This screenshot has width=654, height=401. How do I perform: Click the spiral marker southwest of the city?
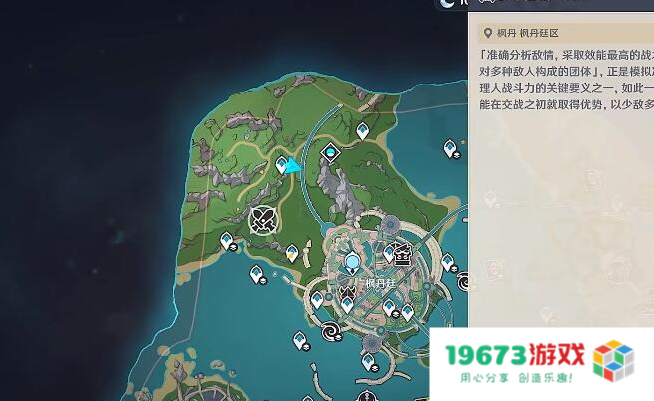click(x=329, y=329)
